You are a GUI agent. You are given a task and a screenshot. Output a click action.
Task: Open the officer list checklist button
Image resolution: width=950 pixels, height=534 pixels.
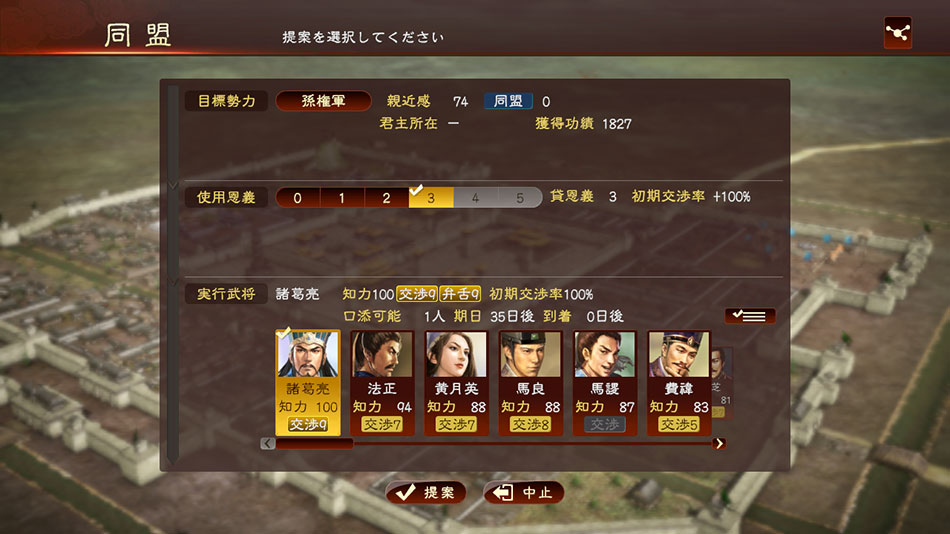749,316
